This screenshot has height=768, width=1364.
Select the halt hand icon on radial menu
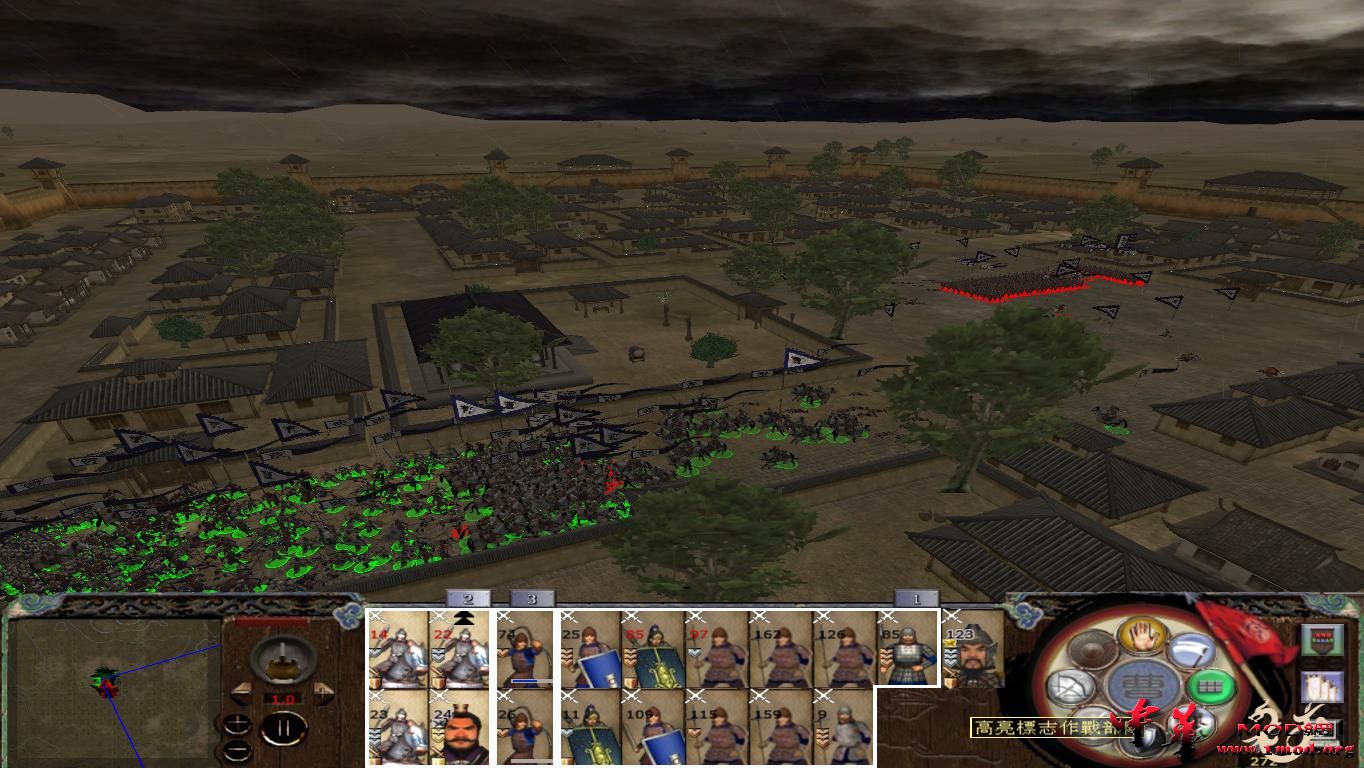[1142, 638]
